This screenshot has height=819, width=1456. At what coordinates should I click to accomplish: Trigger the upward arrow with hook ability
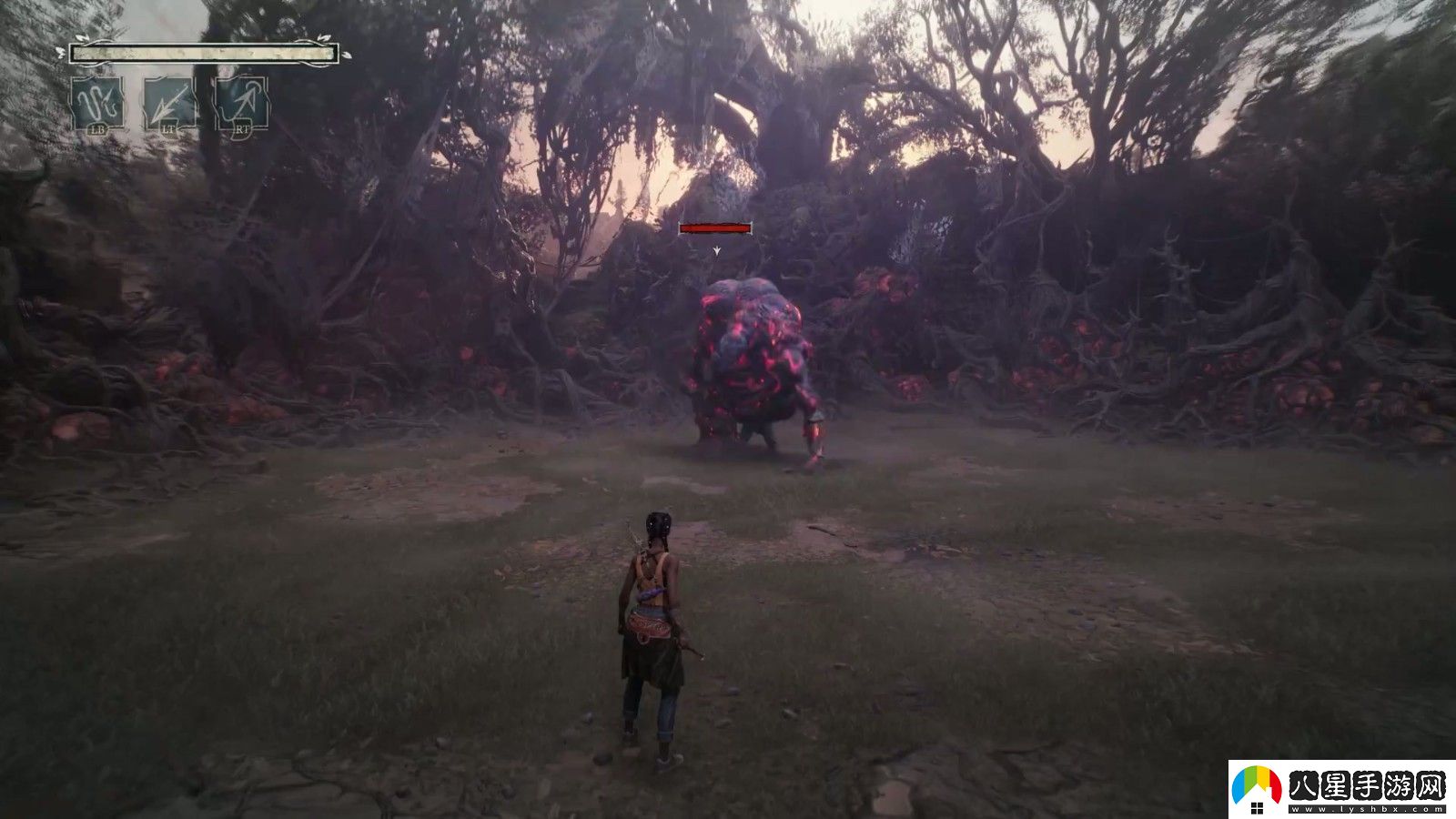point(241,103)
